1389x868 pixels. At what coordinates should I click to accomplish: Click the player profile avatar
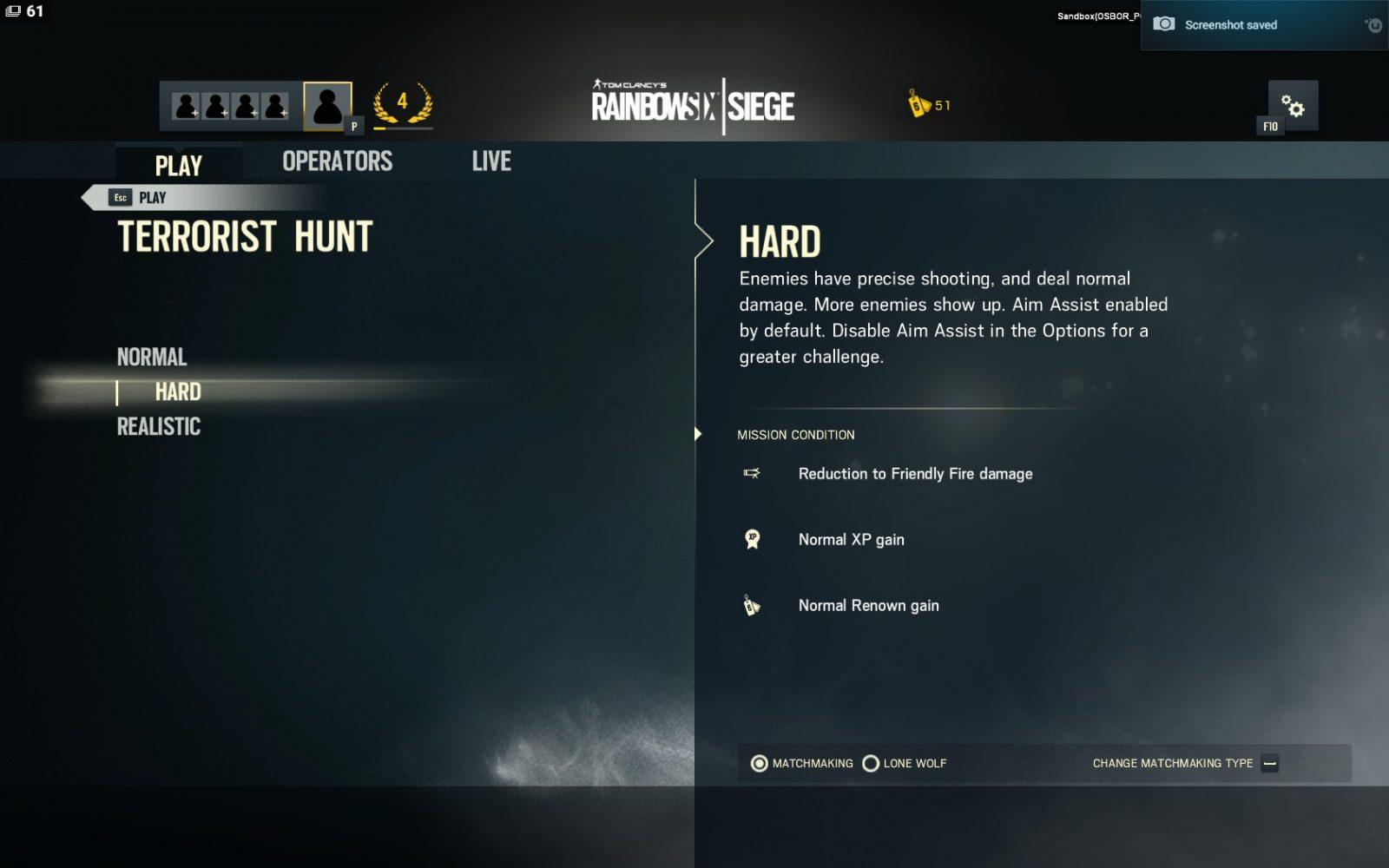[x=327, y=106]
